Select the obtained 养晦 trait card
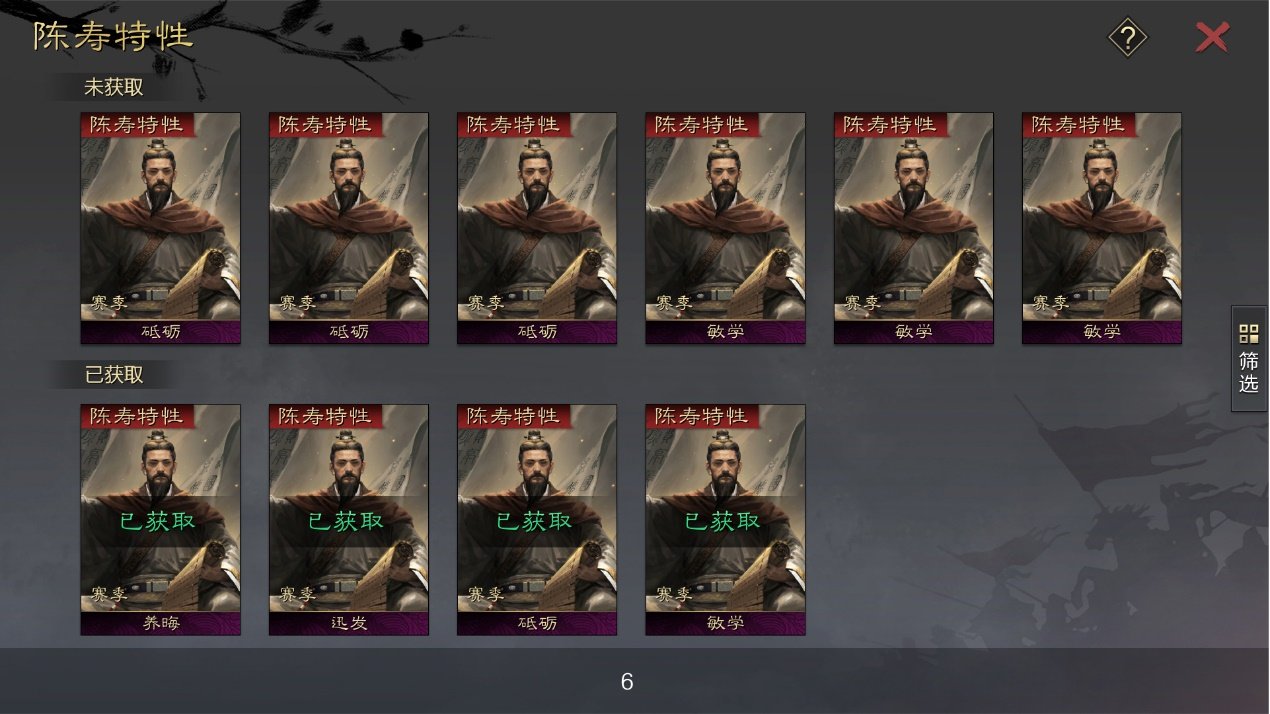The height and width of the screenshot is (714, 1270). [160, 519]
